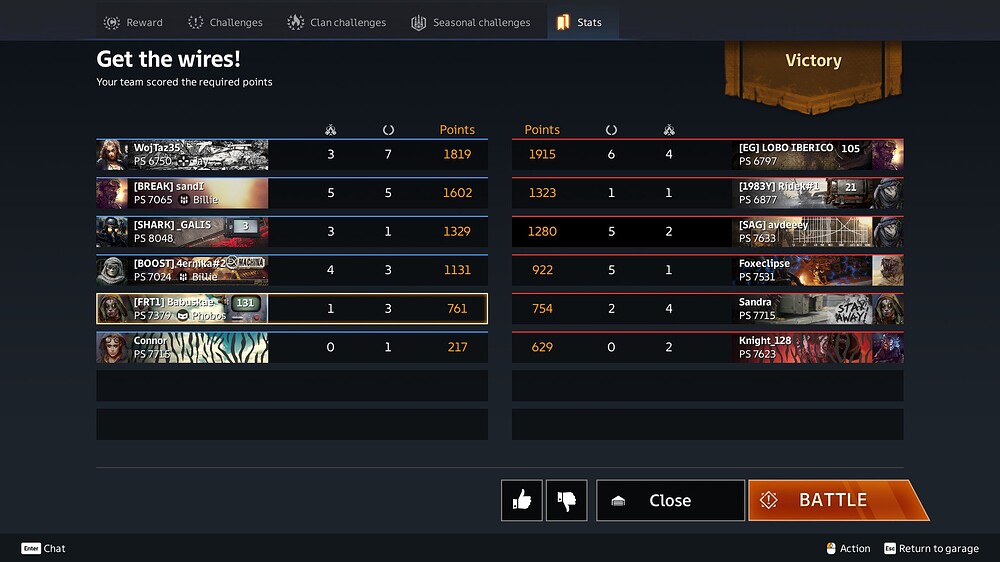
Task: Select enemy player Foxeclipse
Action: point(707,270)
